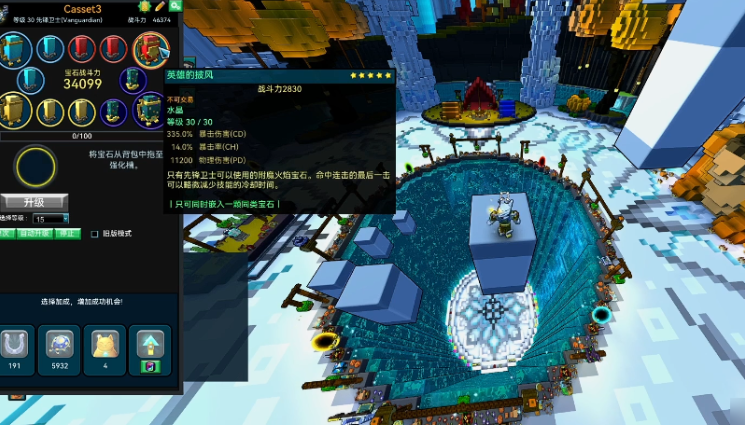Open the level selection dropdown showing 15

click(x=51, y=218)
